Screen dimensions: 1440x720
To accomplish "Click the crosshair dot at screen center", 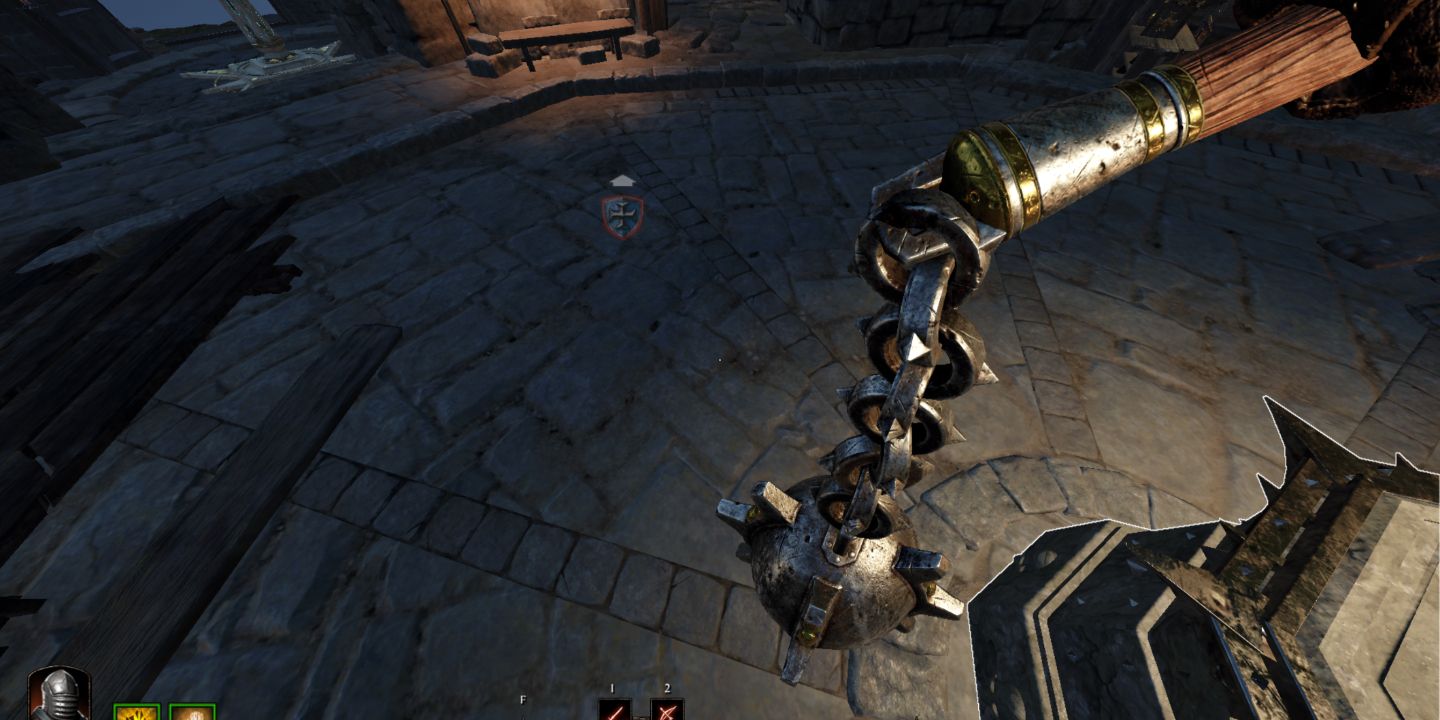I will (x=722, y=360).
